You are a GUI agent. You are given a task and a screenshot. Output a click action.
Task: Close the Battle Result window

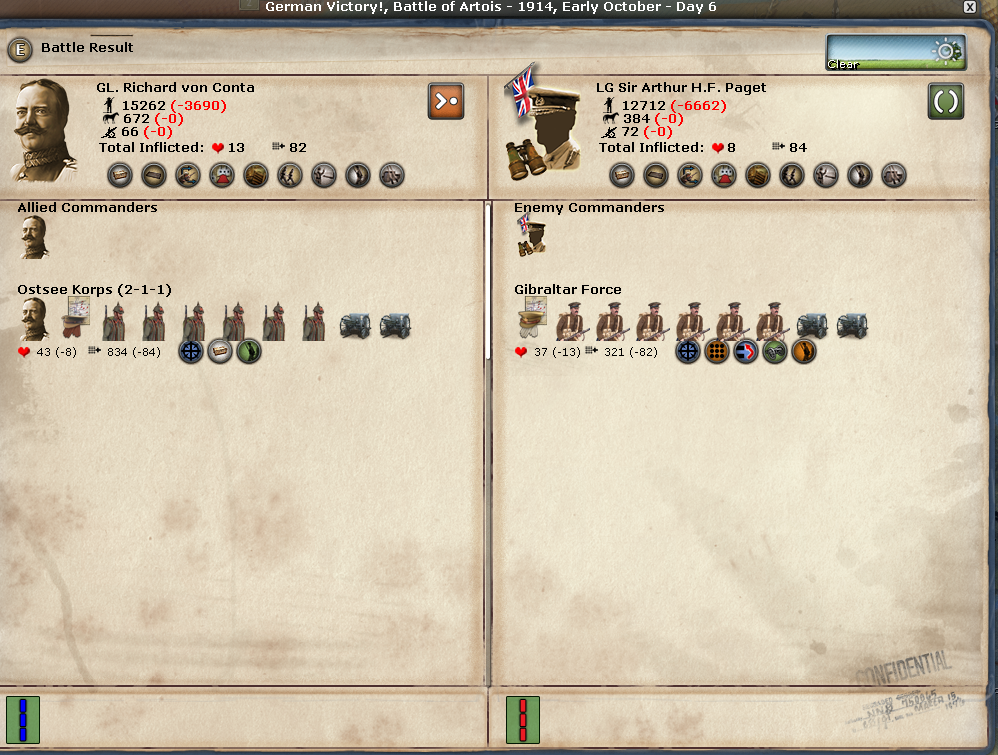969,7
